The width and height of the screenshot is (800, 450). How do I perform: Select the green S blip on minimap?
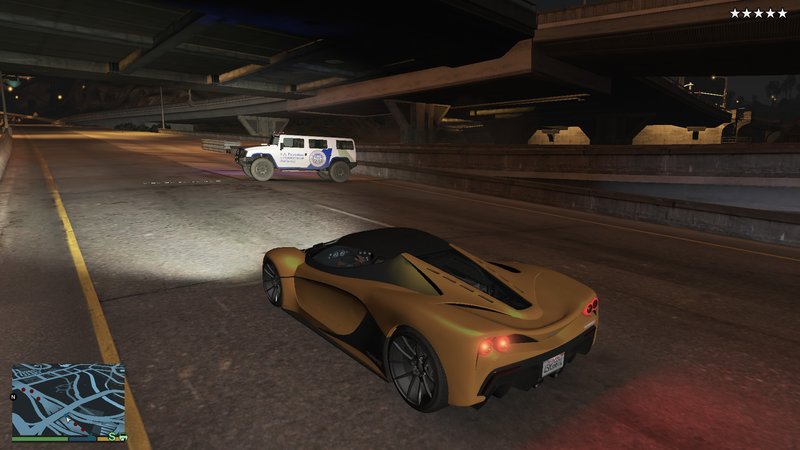click(112, 436)
